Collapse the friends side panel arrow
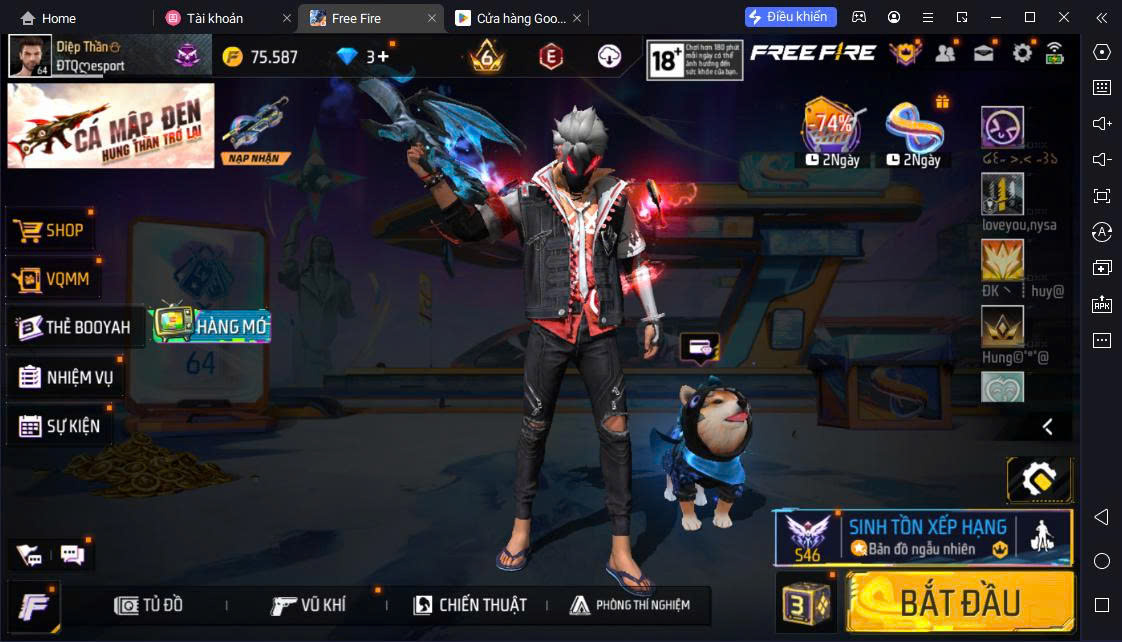 point(1047,427)
